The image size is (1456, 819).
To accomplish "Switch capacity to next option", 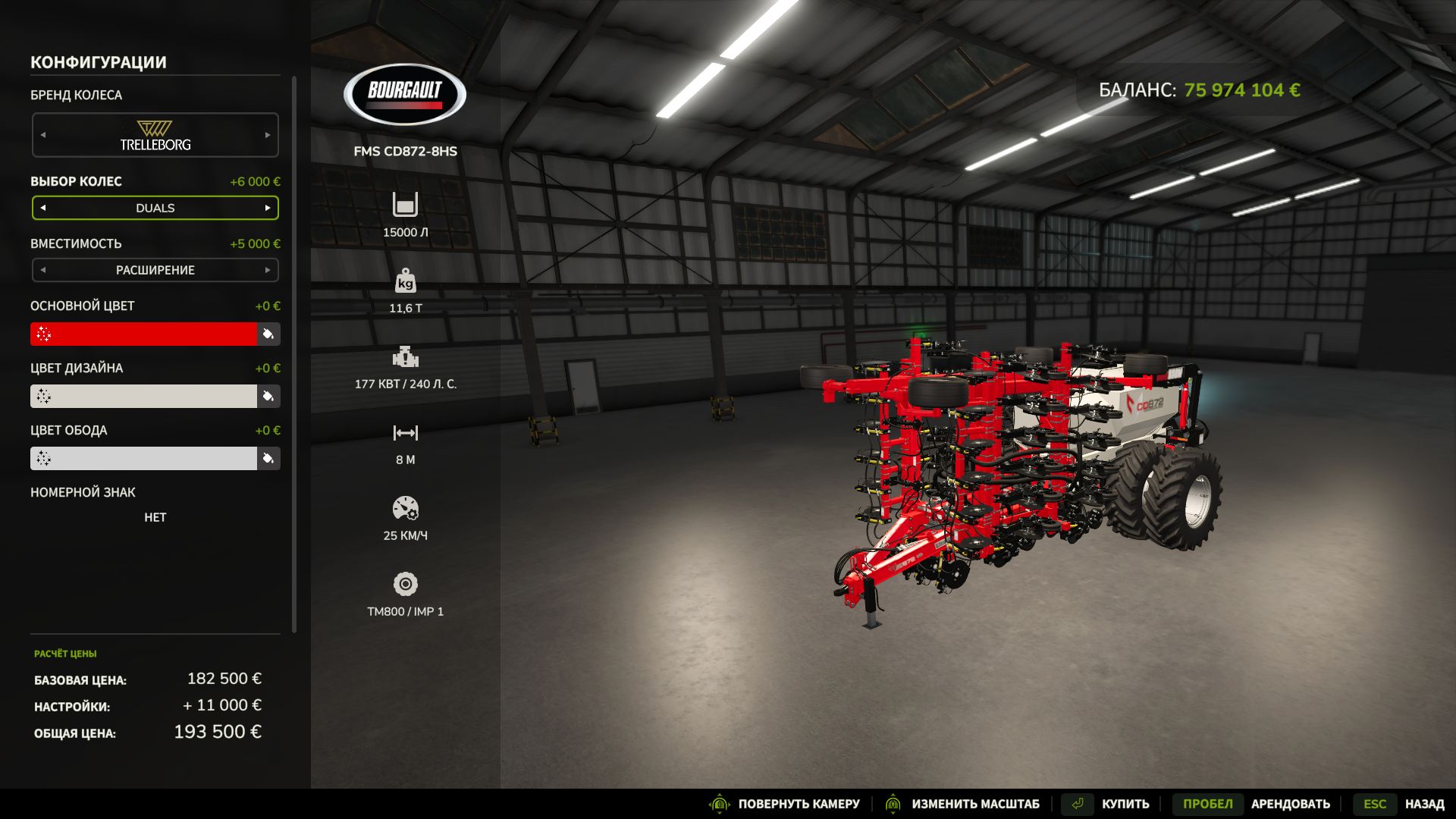I will click(x=268, y=270).
